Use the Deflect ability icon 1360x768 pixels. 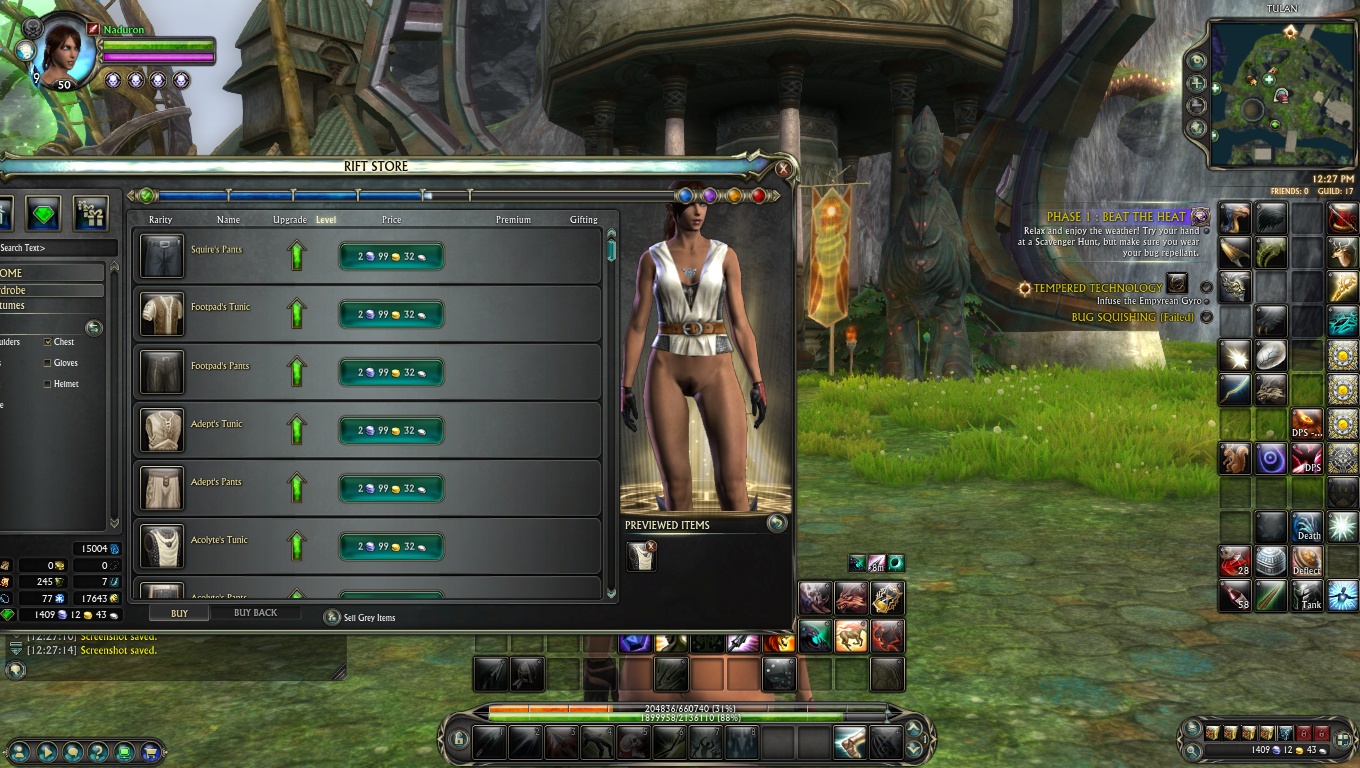pos(1307,561)
